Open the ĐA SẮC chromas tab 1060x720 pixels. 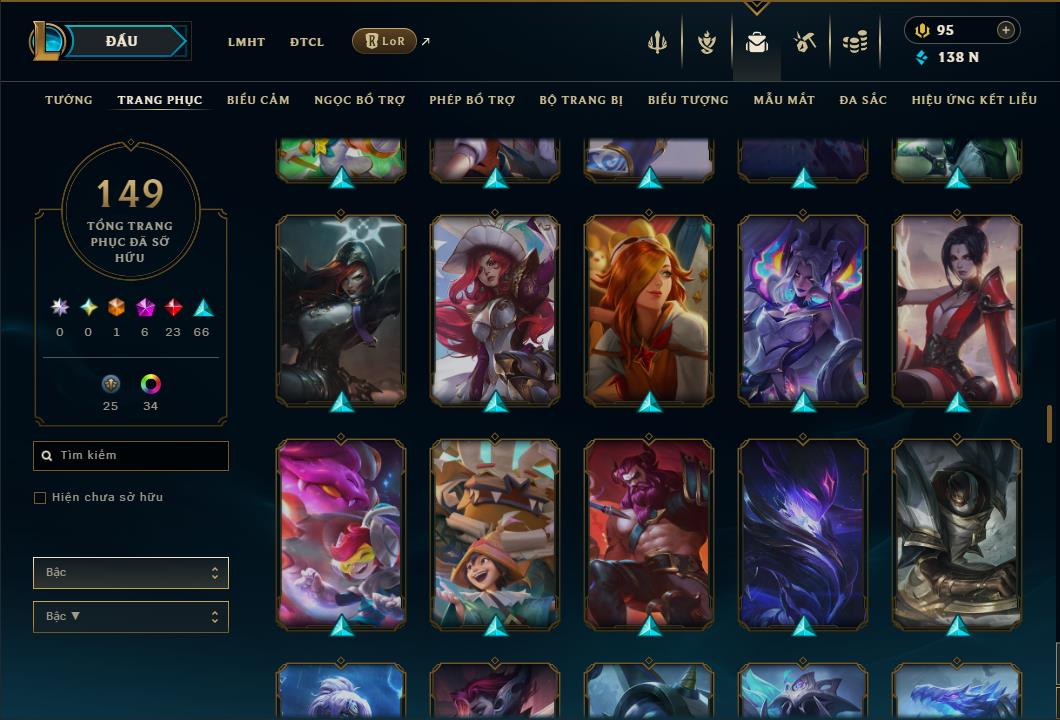(863, 100)
